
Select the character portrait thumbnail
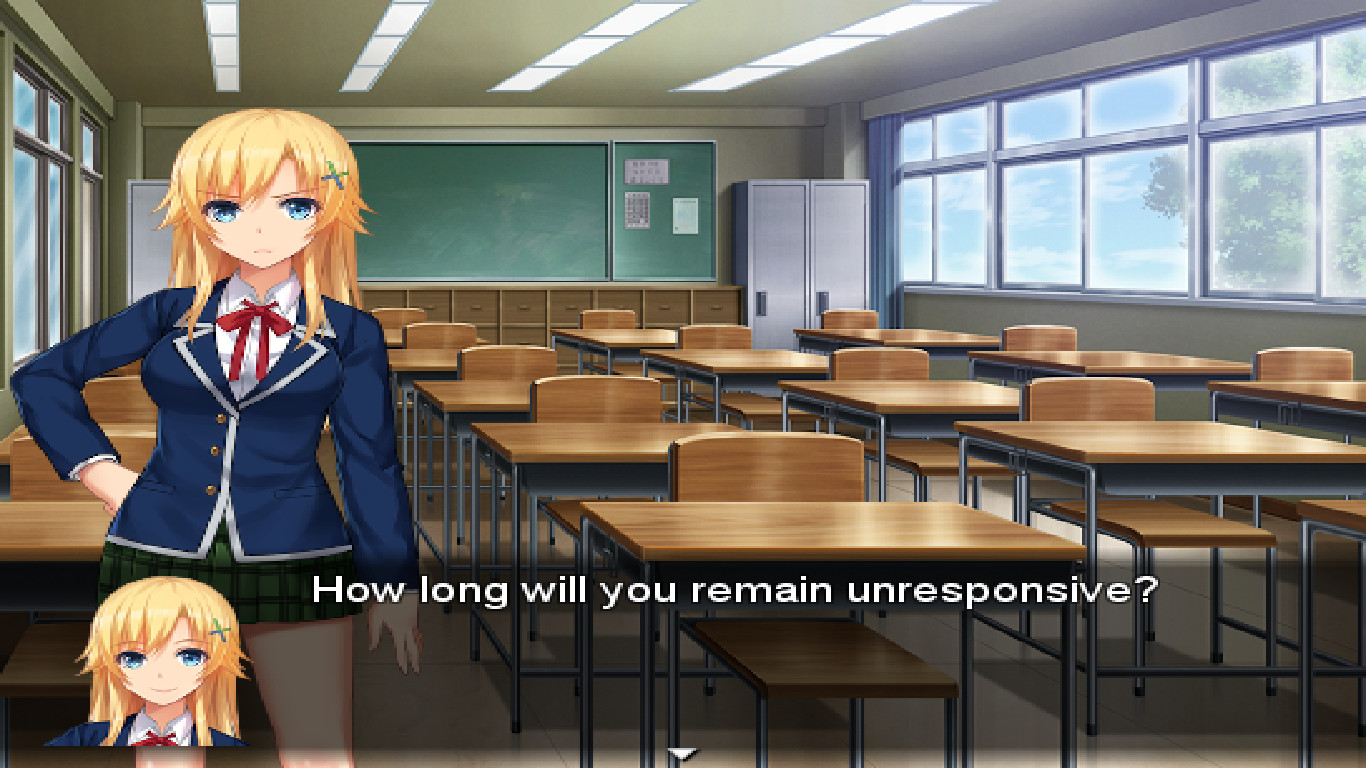[160, 670]
